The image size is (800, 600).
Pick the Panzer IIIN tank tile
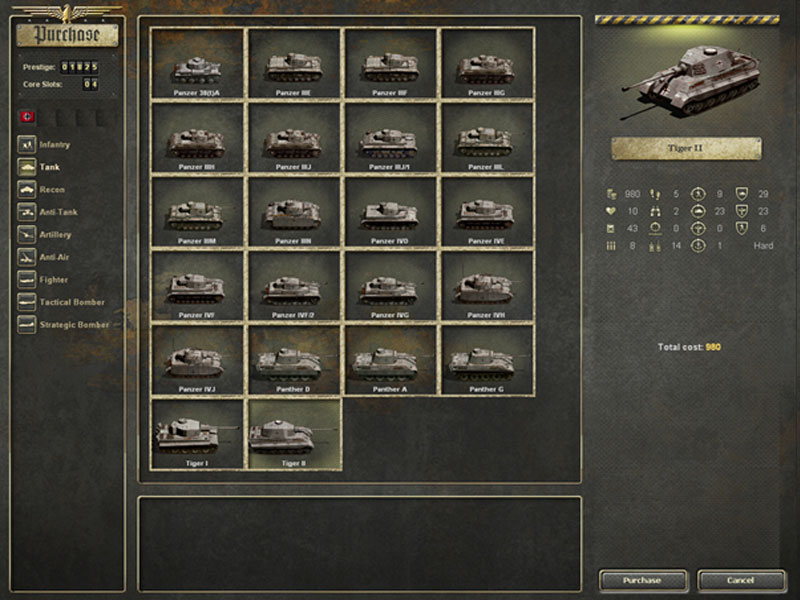point(293,211)
